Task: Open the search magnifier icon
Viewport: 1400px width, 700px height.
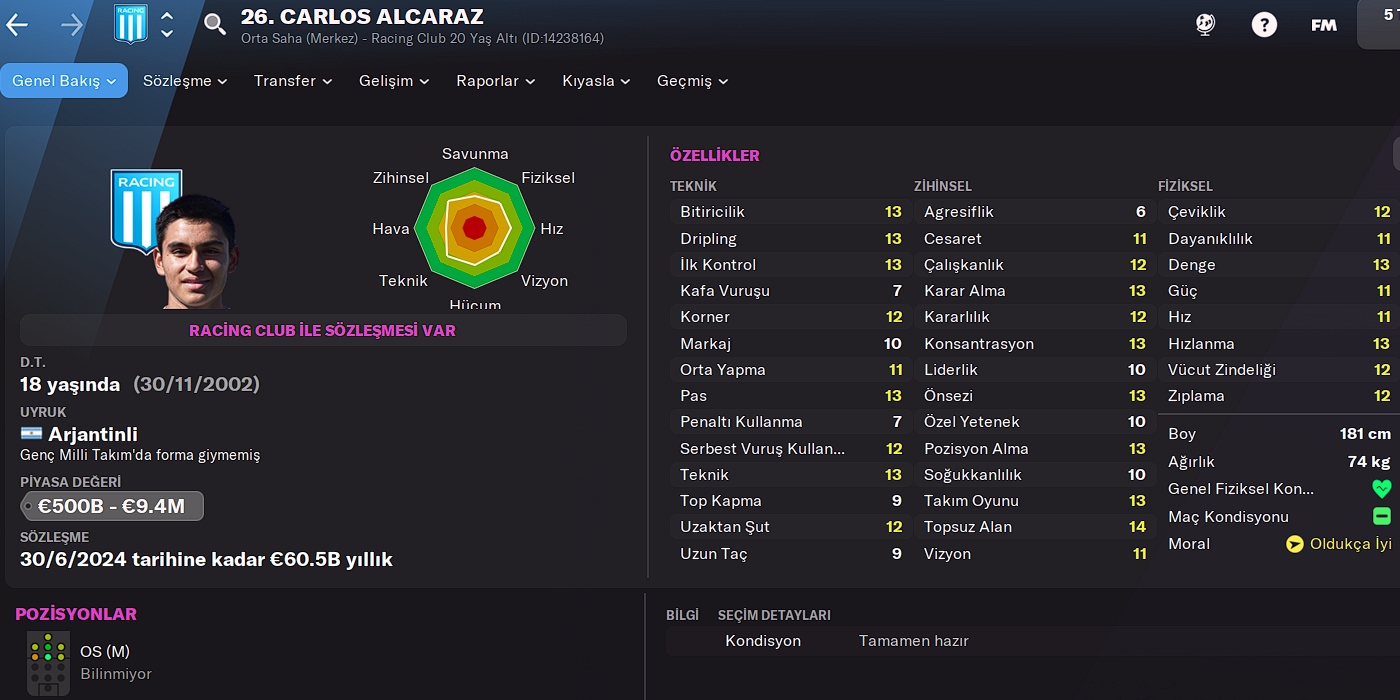Action: click(215, 25)
